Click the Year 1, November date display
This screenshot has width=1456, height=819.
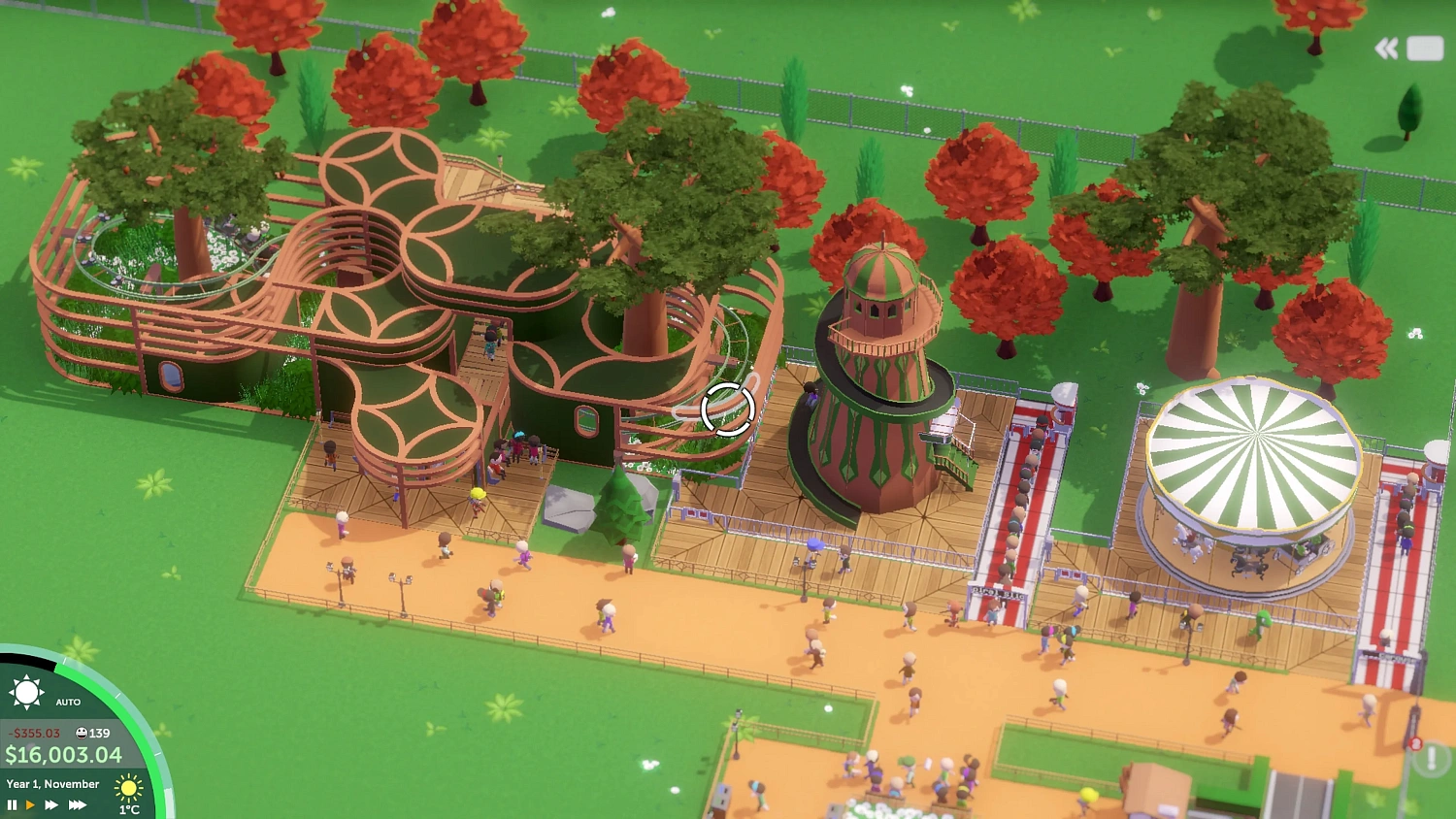(x=51, y=783)
